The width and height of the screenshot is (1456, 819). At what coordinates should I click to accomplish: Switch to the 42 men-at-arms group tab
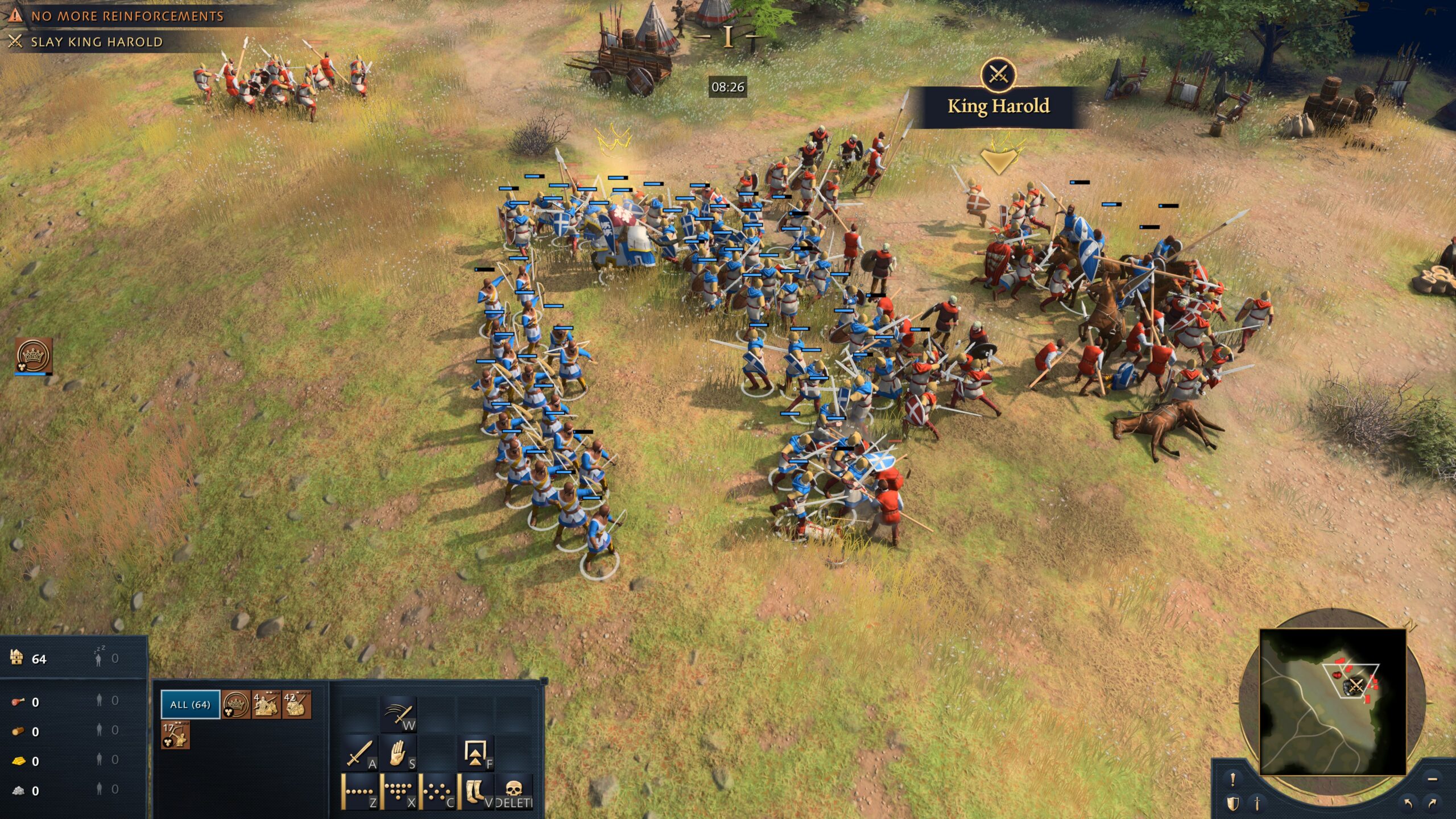pyautogui.click(x=297, y=705)
